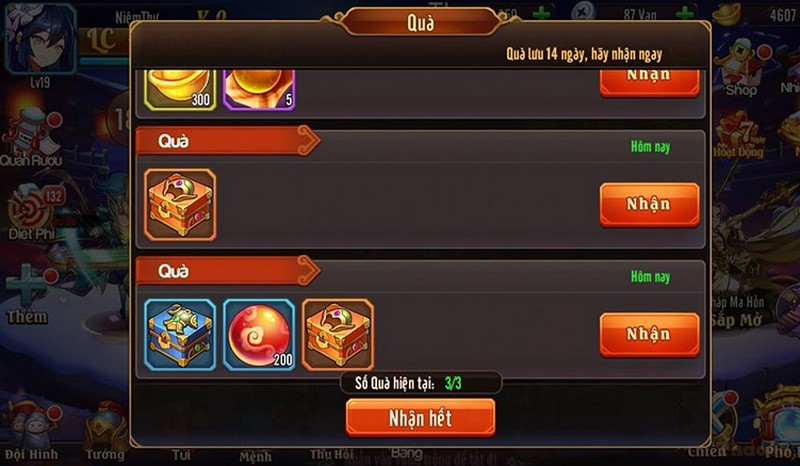Select the red swirl orb showing 200

[x=258, y=334]
